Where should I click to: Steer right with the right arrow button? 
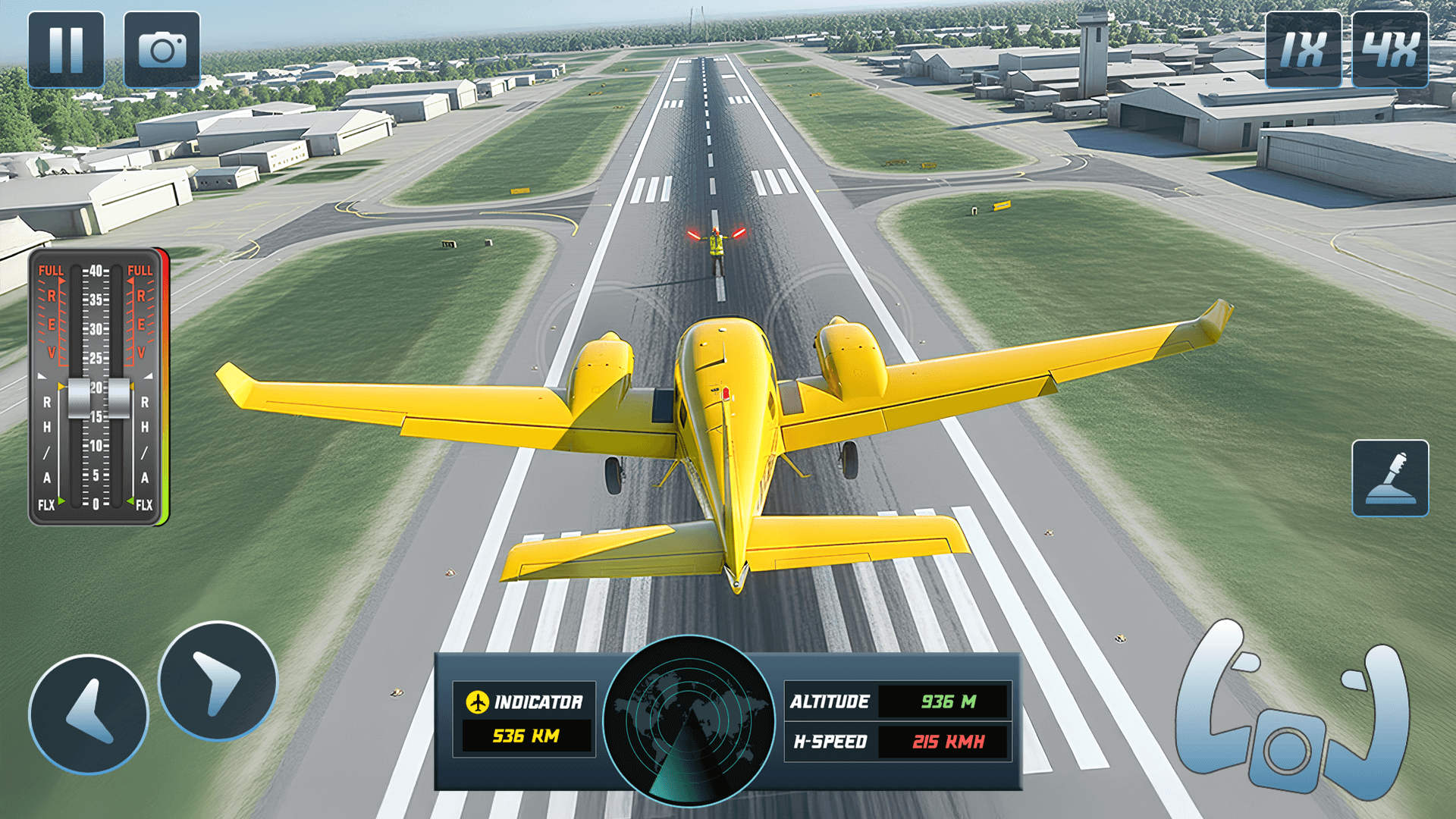tap(218, 681)
